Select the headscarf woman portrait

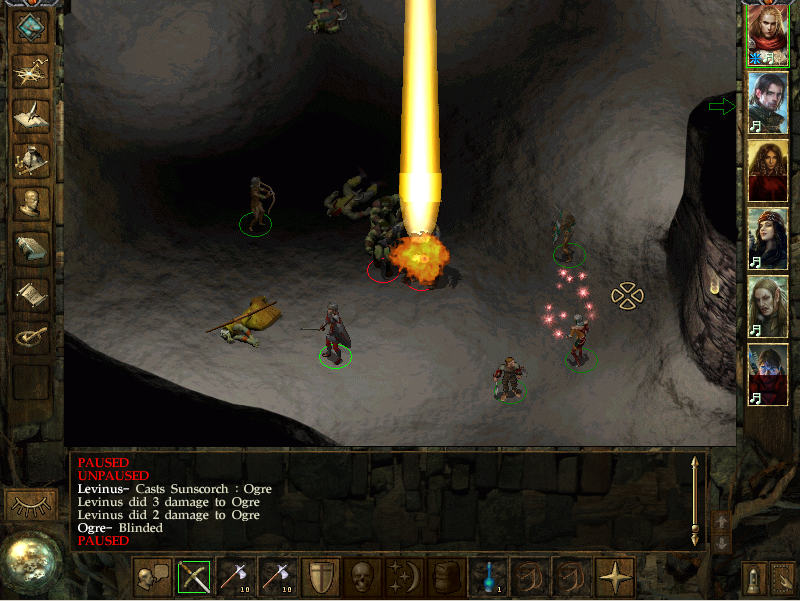pos(767,238)
